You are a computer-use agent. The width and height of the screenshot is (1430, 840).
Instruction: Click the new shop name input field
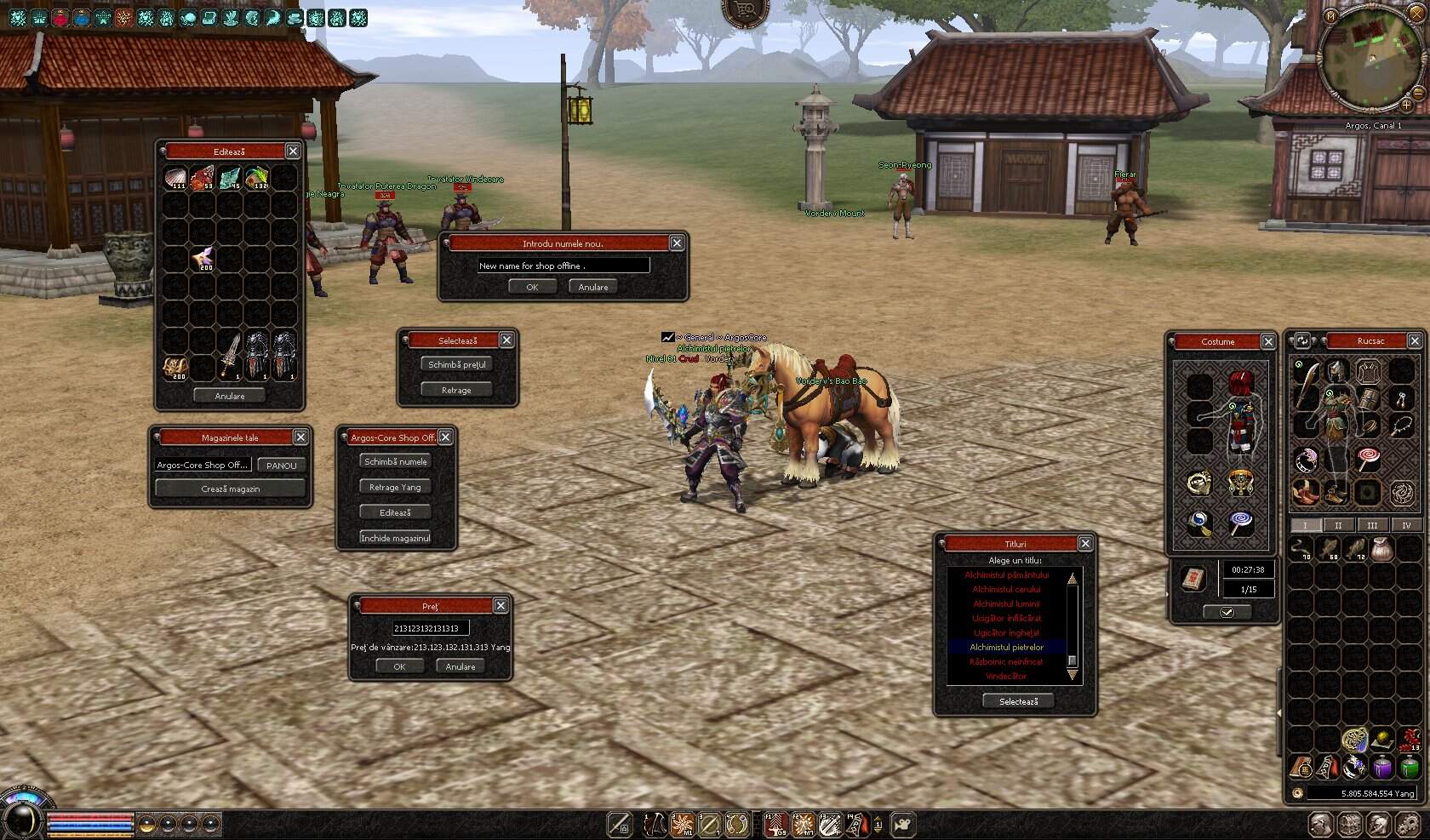tap(563, 266)
